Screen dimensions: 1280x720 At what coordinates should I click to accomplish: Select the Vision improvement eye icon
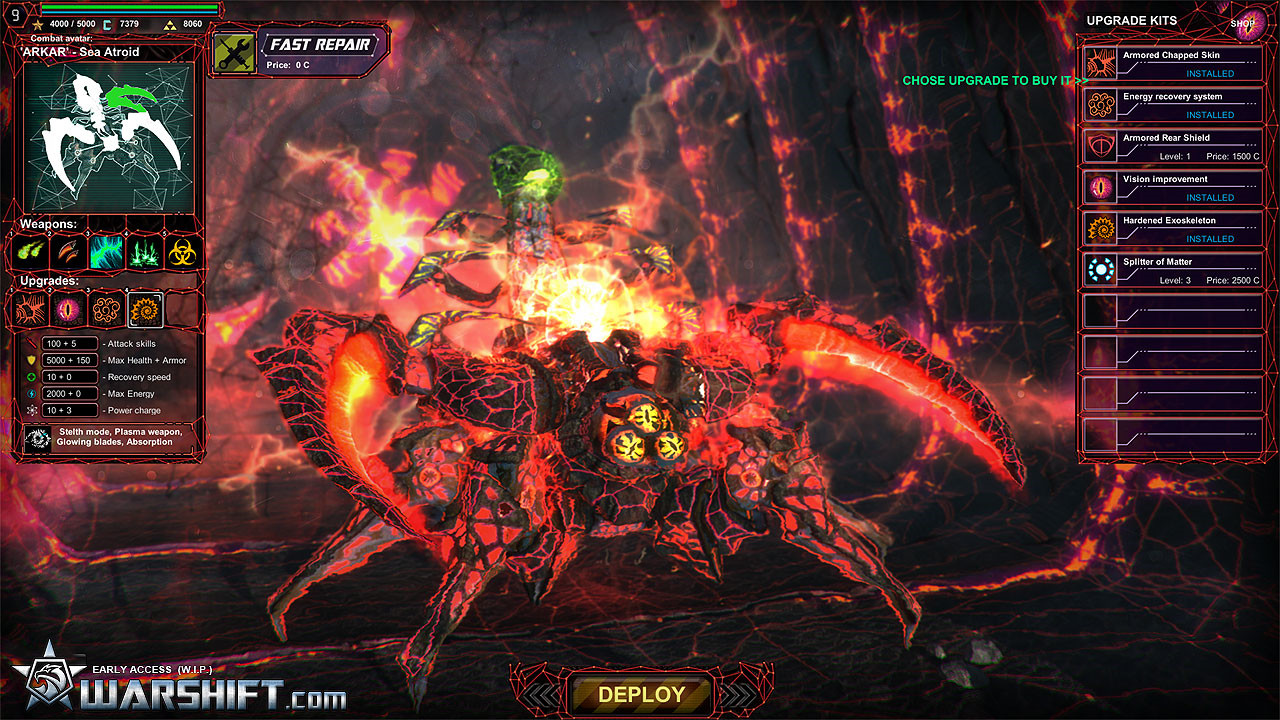1100,186
